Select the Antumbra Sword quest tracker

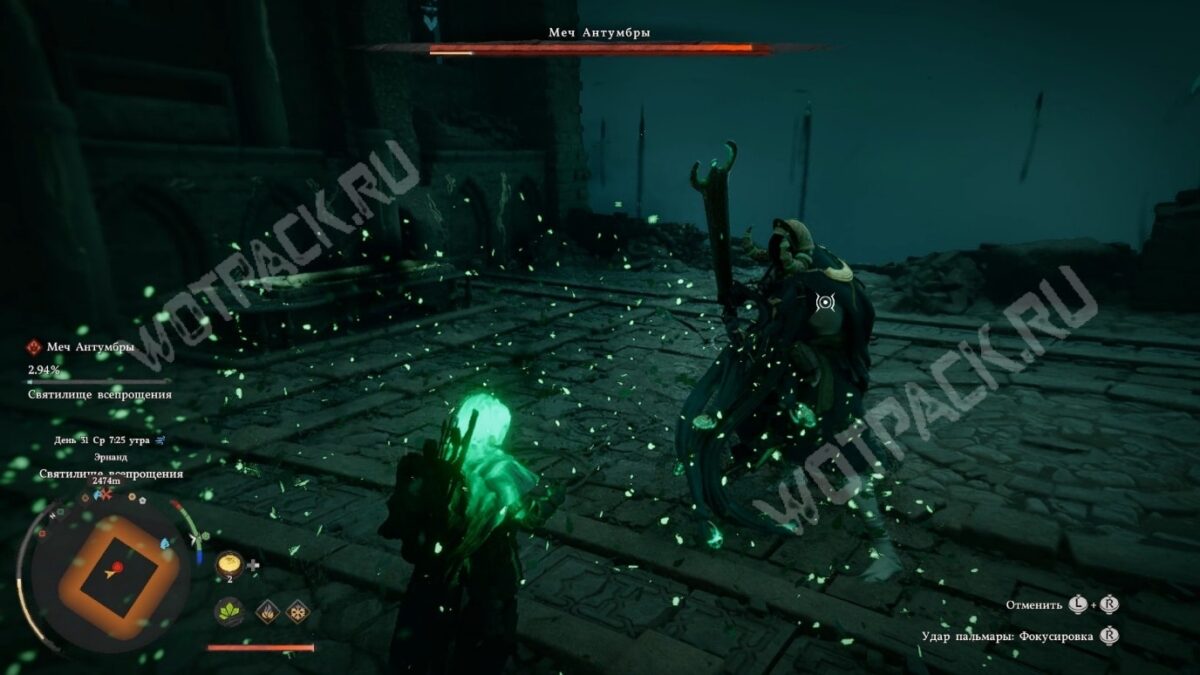(88, 348)
